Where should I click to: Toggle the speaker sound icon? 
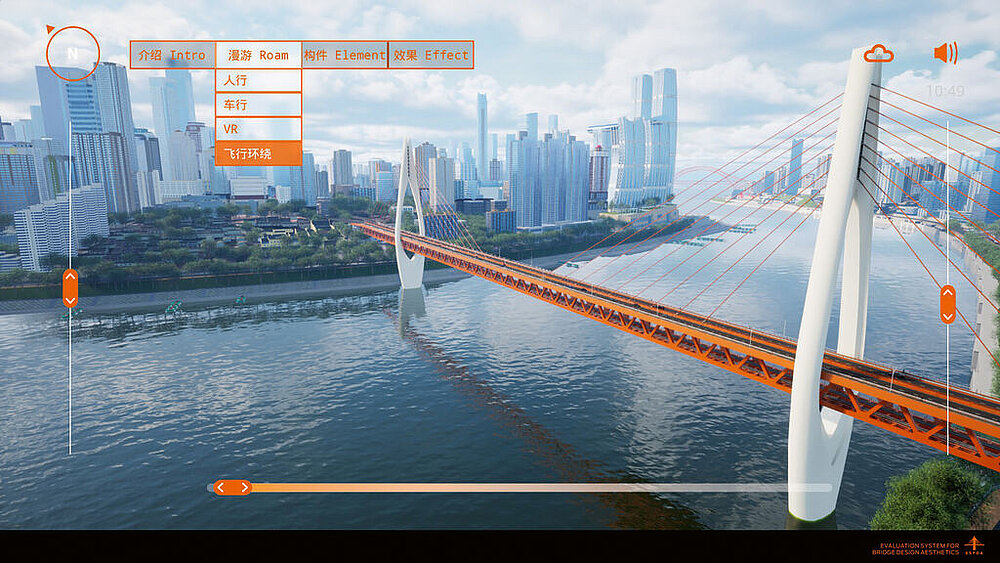tap(944, 53)
